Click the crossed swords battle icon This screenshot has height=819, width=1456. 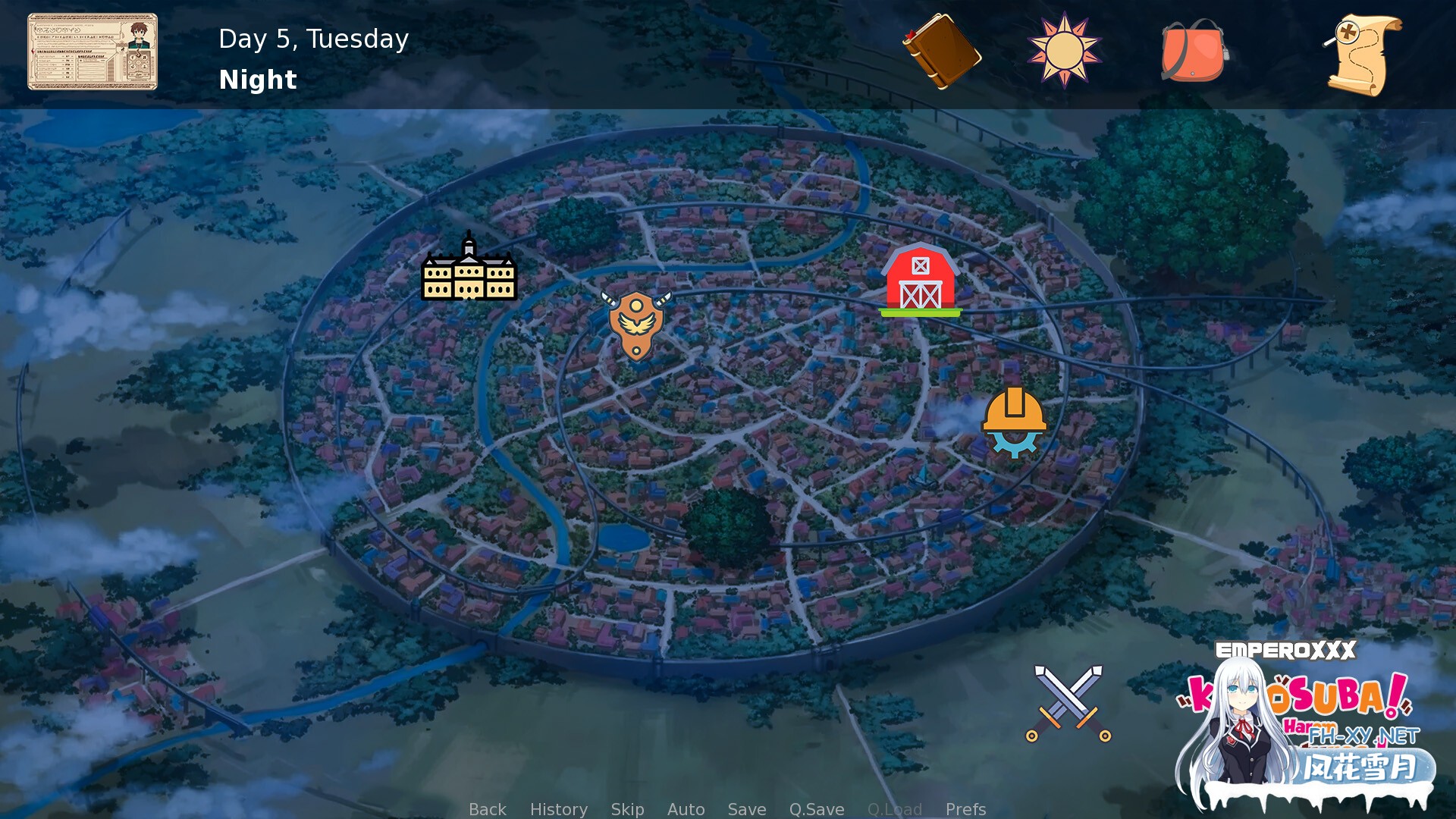point(1068,703)
